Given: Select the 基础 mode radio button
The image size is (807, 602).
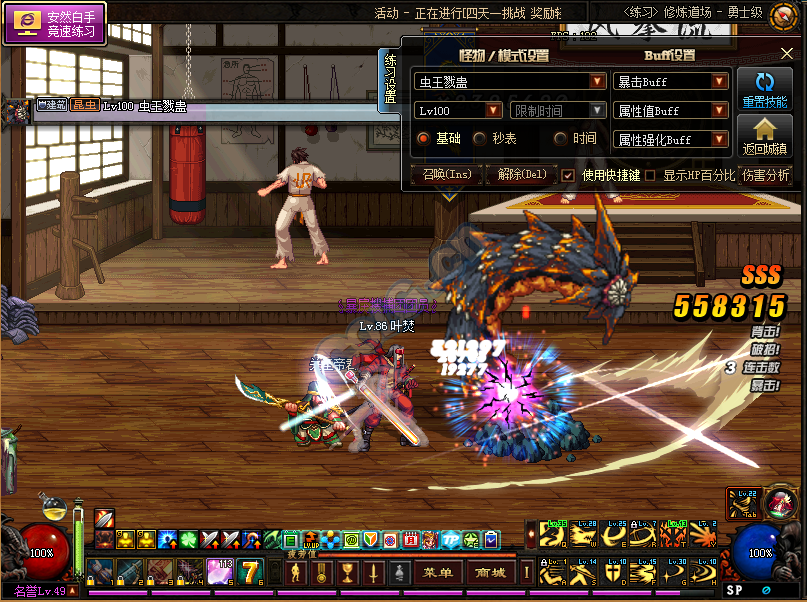Looking at the screenshot, I should pyautogui.click(x=423, y=139).
